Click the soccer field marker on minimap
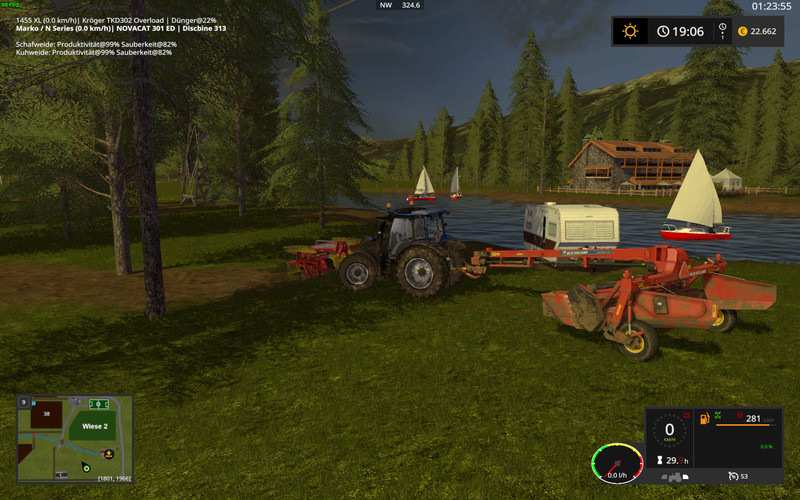This screenshot has height=500, width=800. pyautogui.click(x=98, y=404)
